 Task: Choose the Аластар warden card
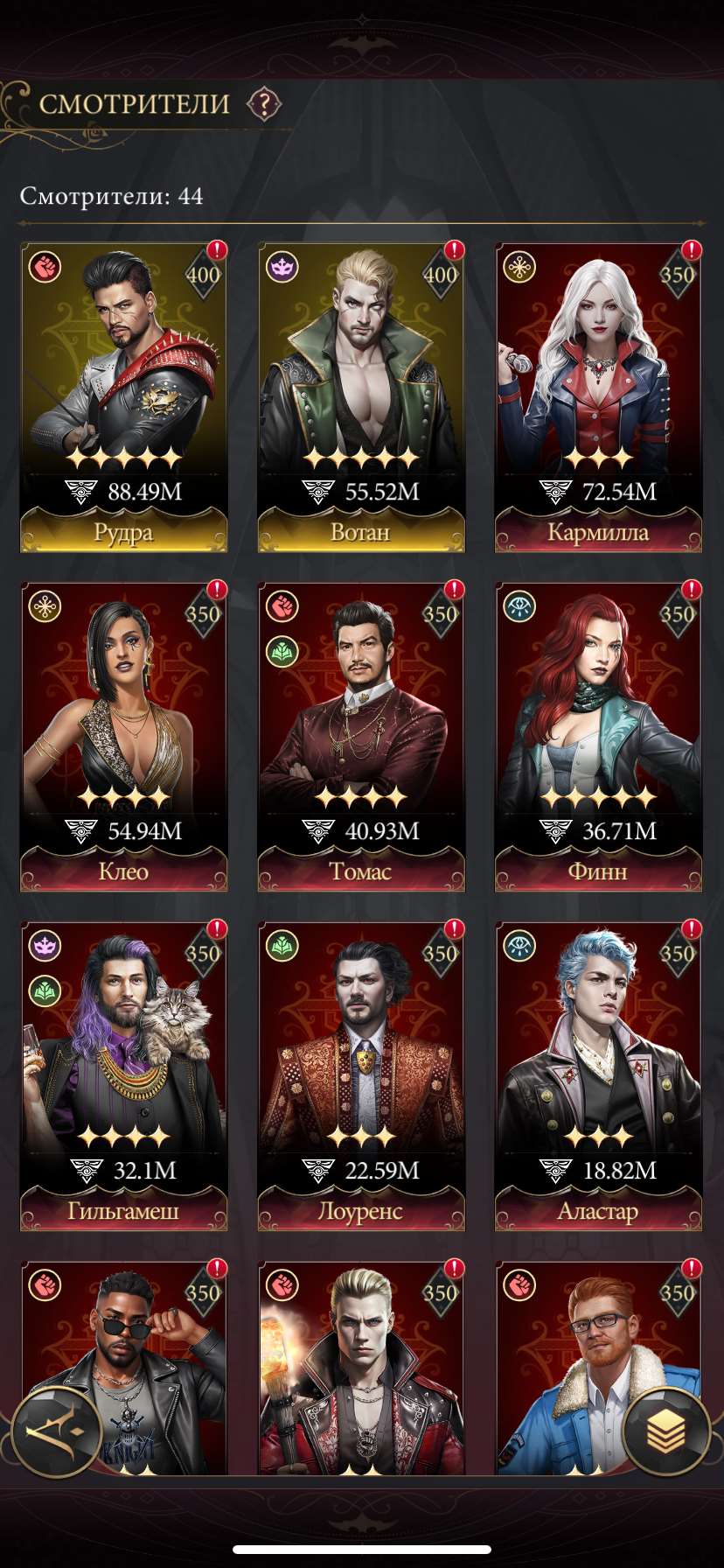tap(598, 1076)
